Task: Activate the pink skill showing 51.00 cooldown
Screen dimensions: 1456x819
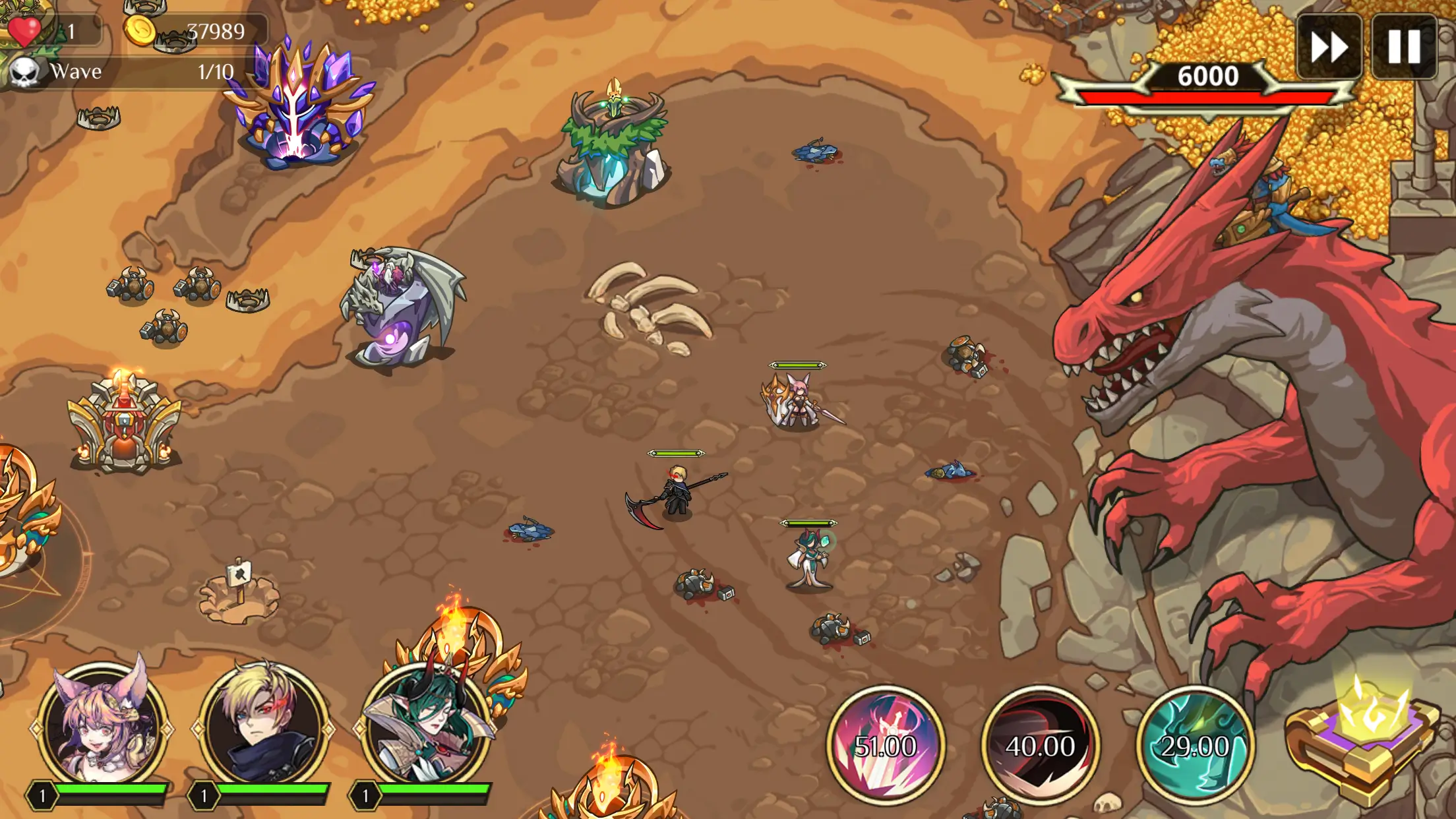Action: click(x=885, y=745)
